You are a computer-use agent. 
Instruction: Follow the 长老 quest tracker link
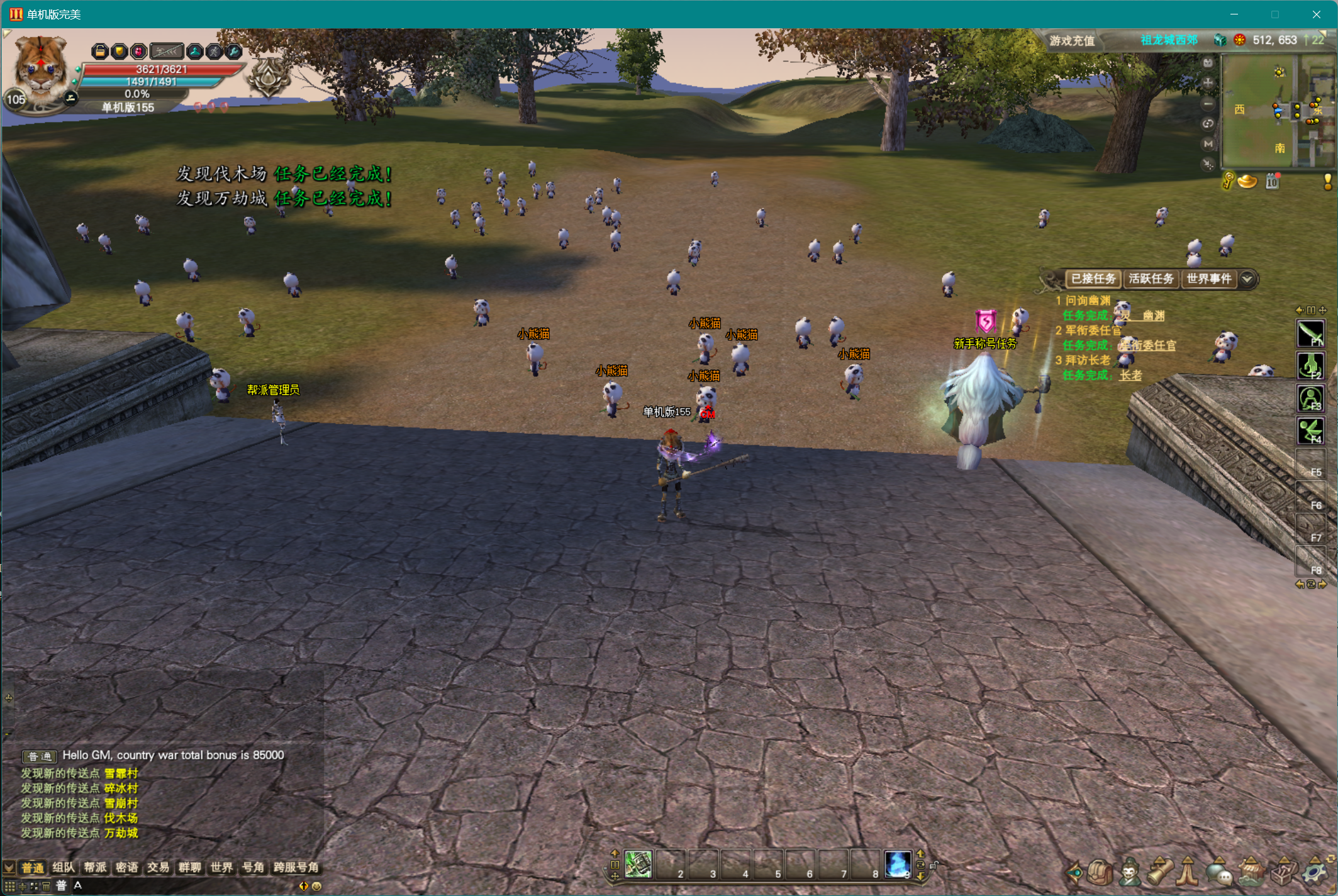pos(1130,375)
